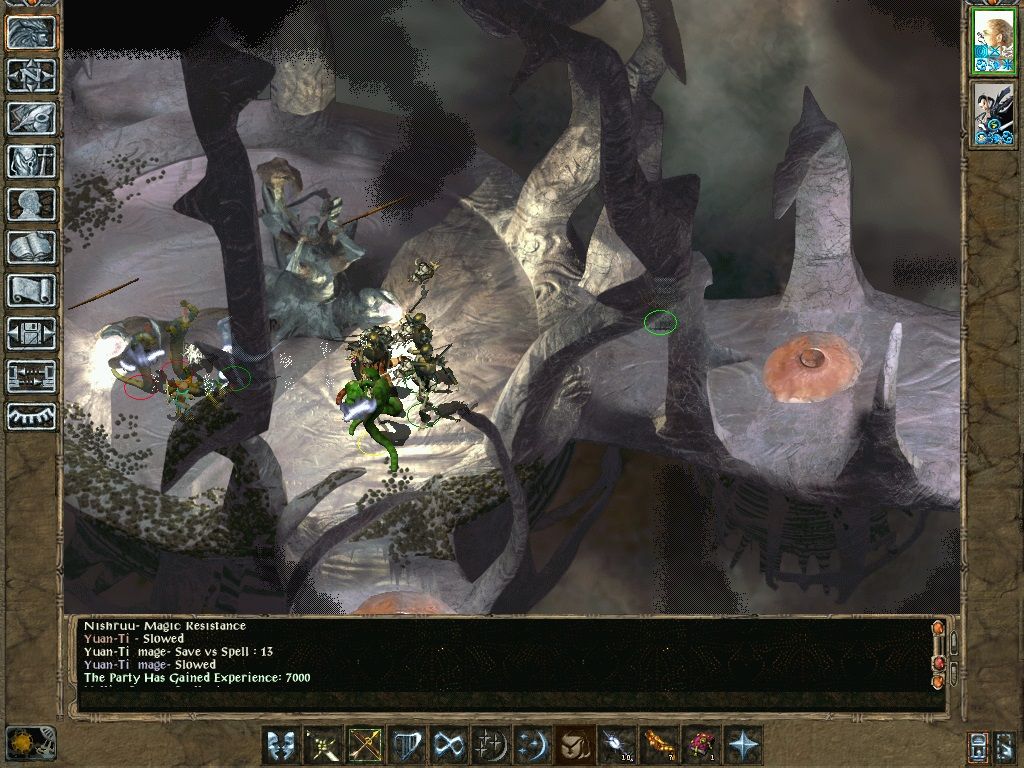
Task: Activate the twin masks dialogue button
Action: pos(281,745)
